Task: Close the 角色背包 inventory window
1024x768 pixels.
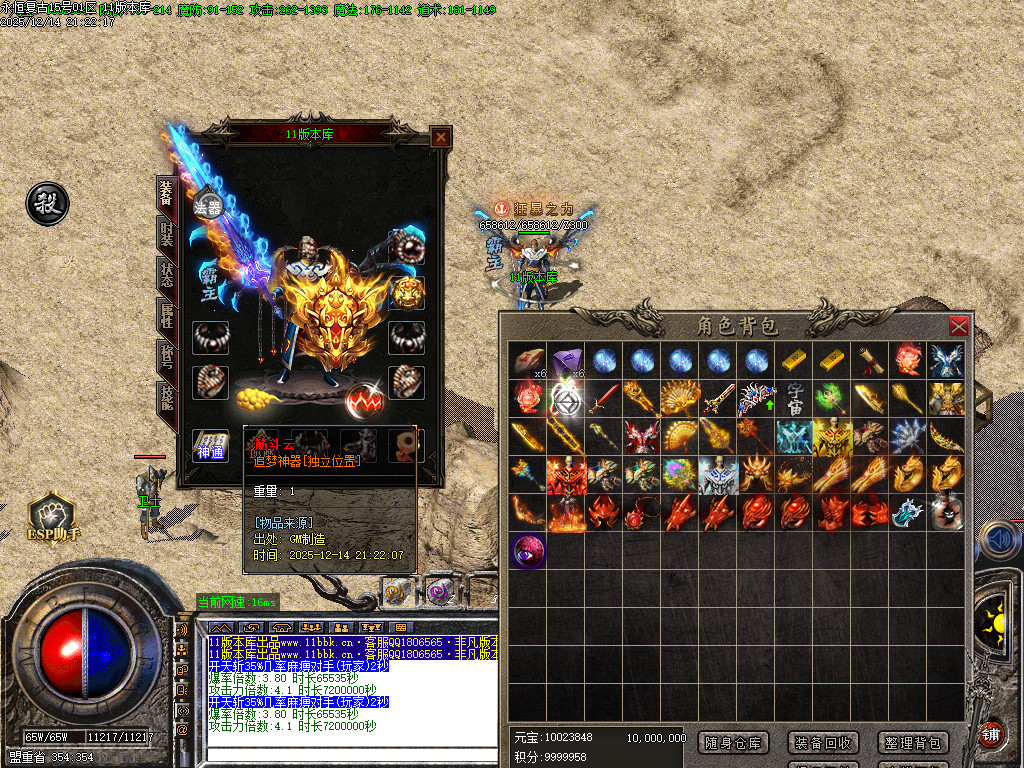Action: pos(958,326)
